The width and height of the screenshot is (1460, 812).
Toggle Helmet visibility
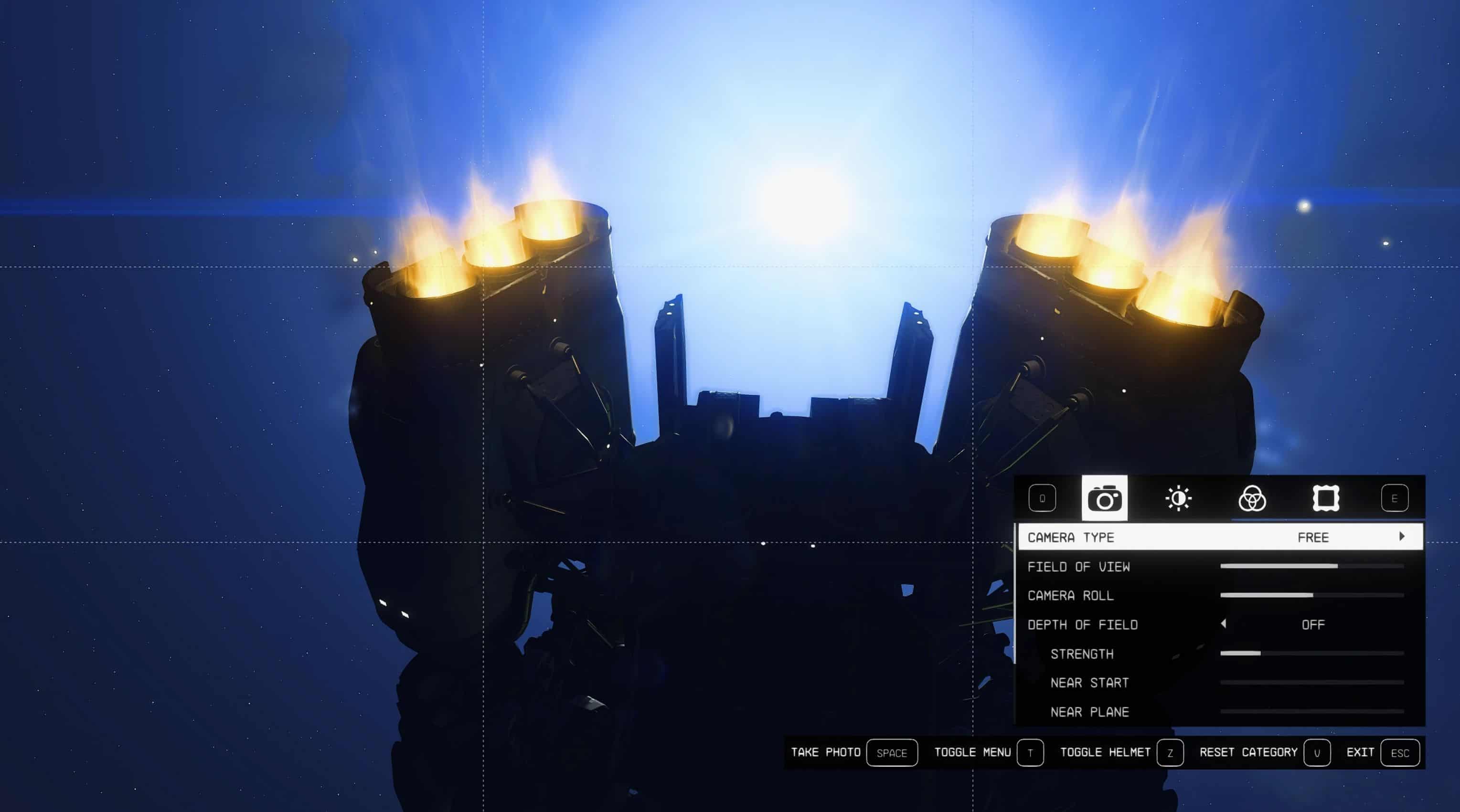tap(1170, 753)
